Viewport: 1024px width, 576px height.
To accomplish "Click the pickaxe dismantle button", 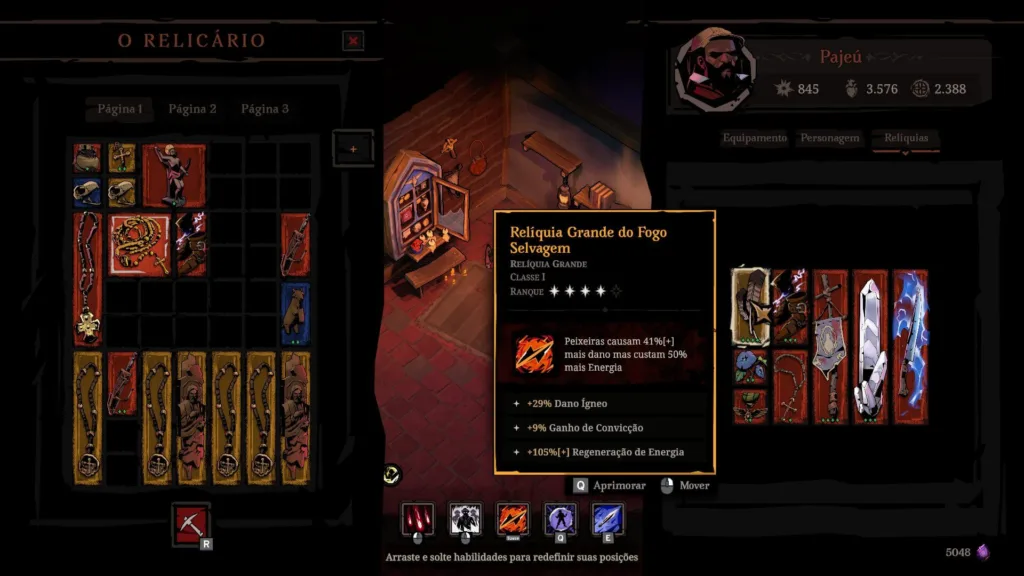I will pos(190,524).
